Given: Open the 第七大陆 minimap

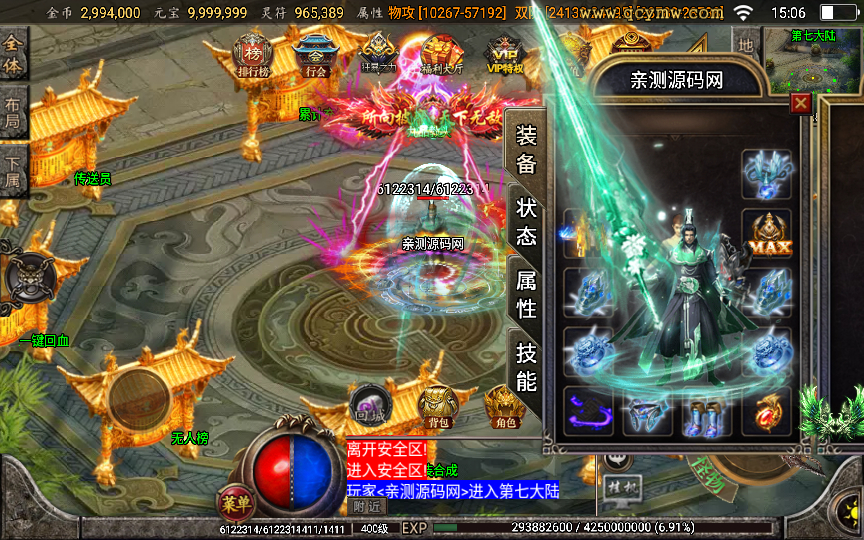Looking at the screenshot, I should pos(813,58).
